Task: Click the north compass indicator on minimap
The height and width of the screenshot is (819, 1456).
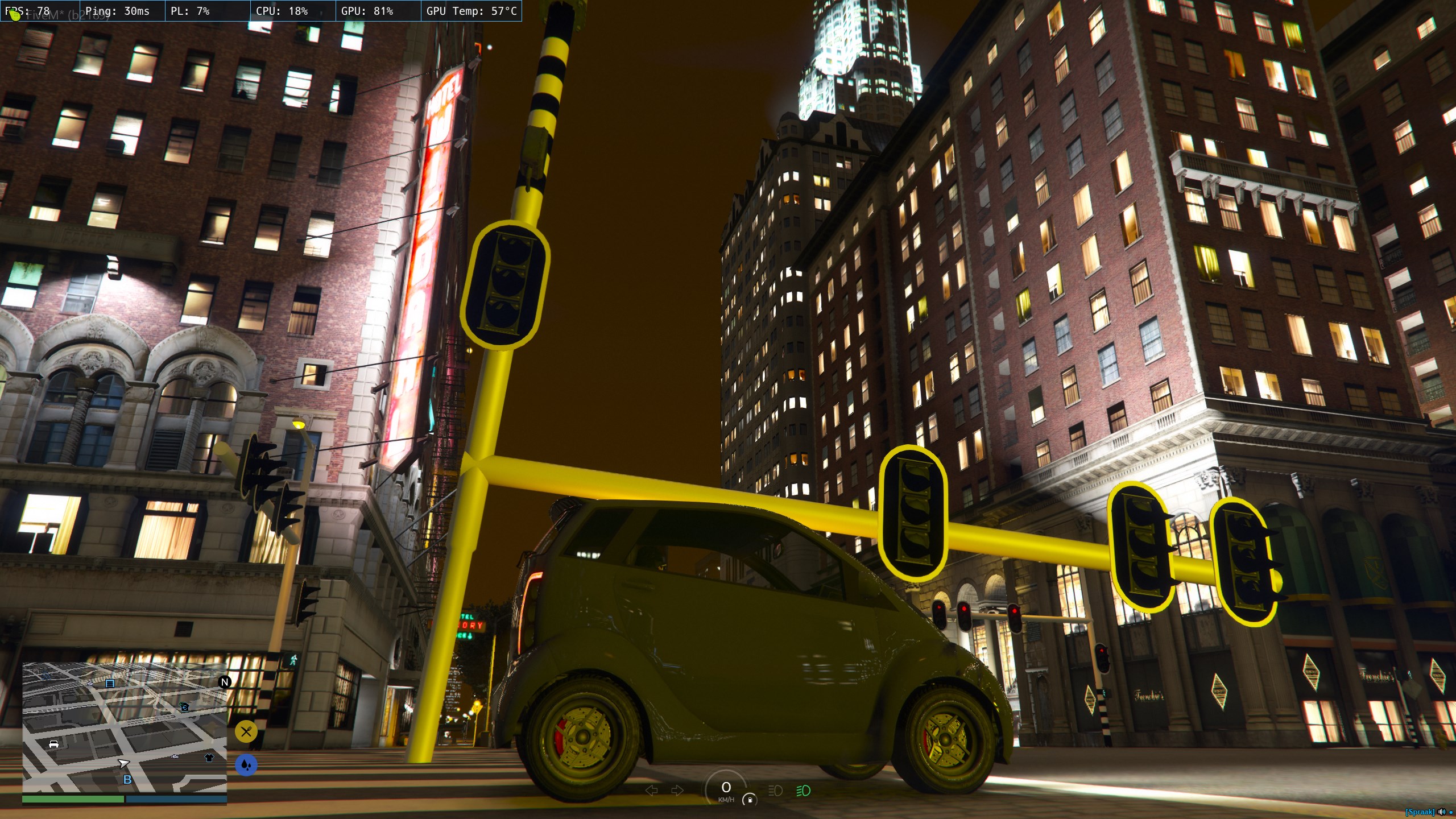Action: tap(225, 682)
